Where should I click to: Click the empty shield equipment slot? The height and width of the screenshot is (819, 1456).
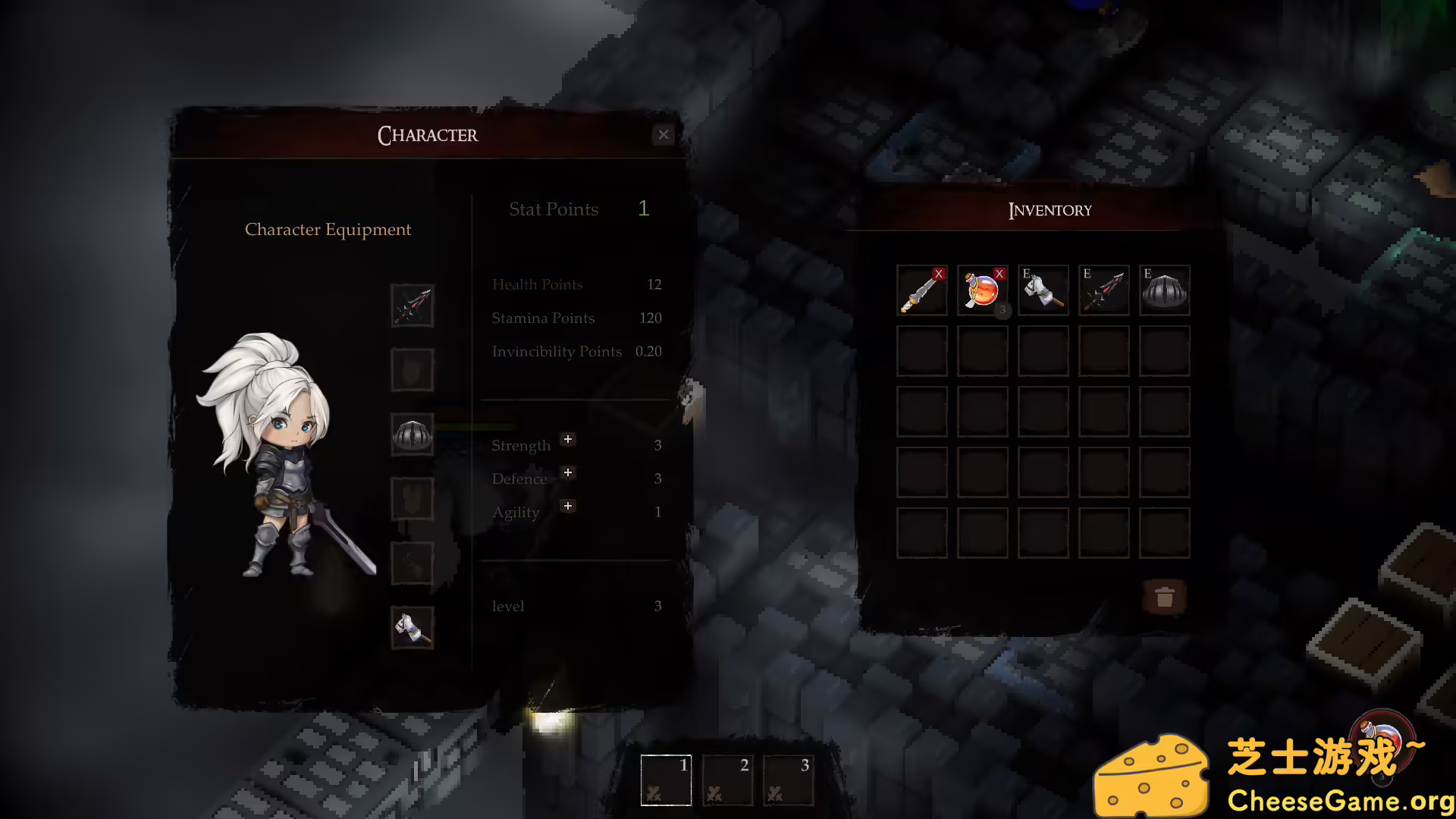point(412,369)
